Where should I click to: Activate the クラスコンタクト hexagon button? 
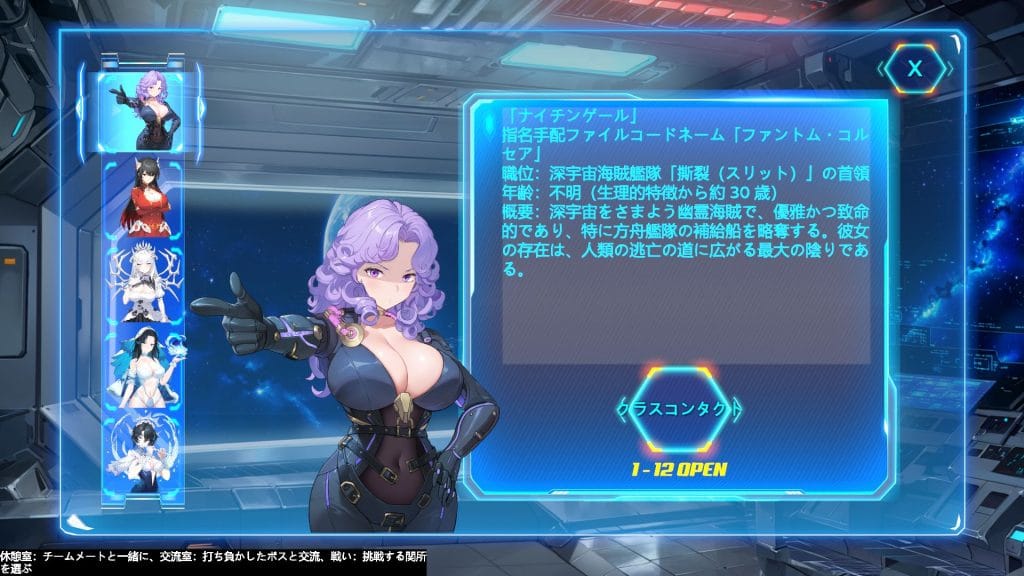coord(679,410)
